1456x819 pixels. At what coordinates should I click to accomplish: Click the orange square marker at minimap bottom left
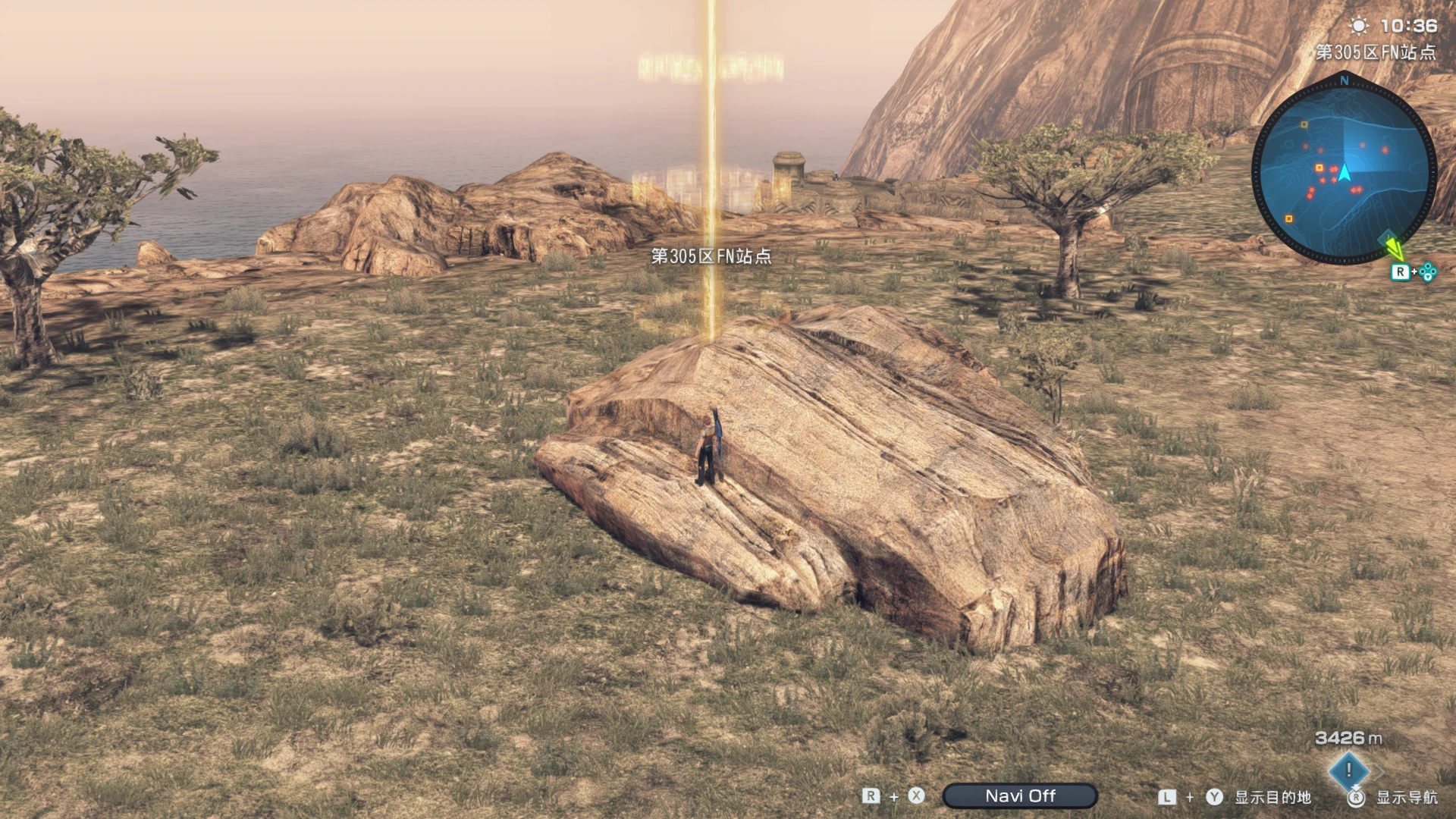coord(1289,218)
